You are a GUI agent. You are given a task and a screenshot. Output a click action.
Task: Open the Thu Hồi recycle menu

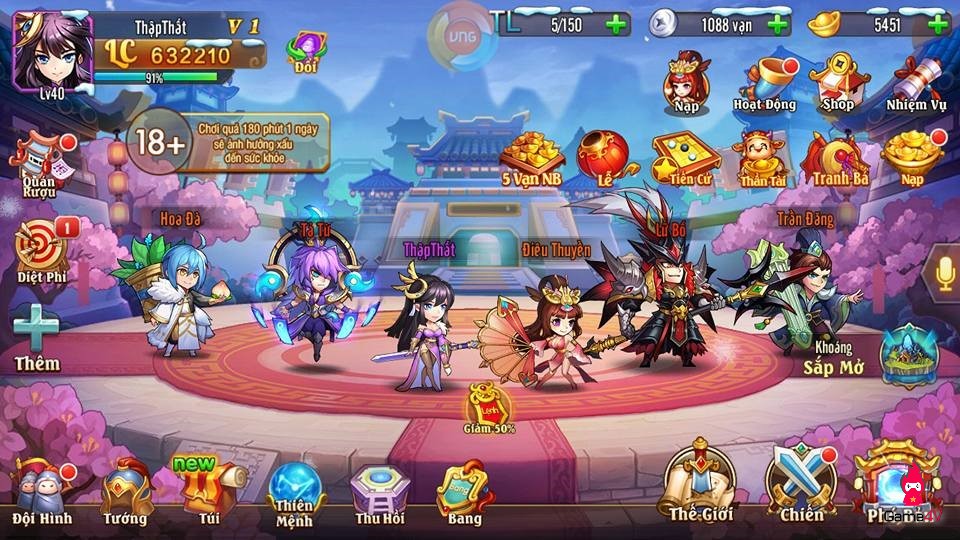pos(380,490)
